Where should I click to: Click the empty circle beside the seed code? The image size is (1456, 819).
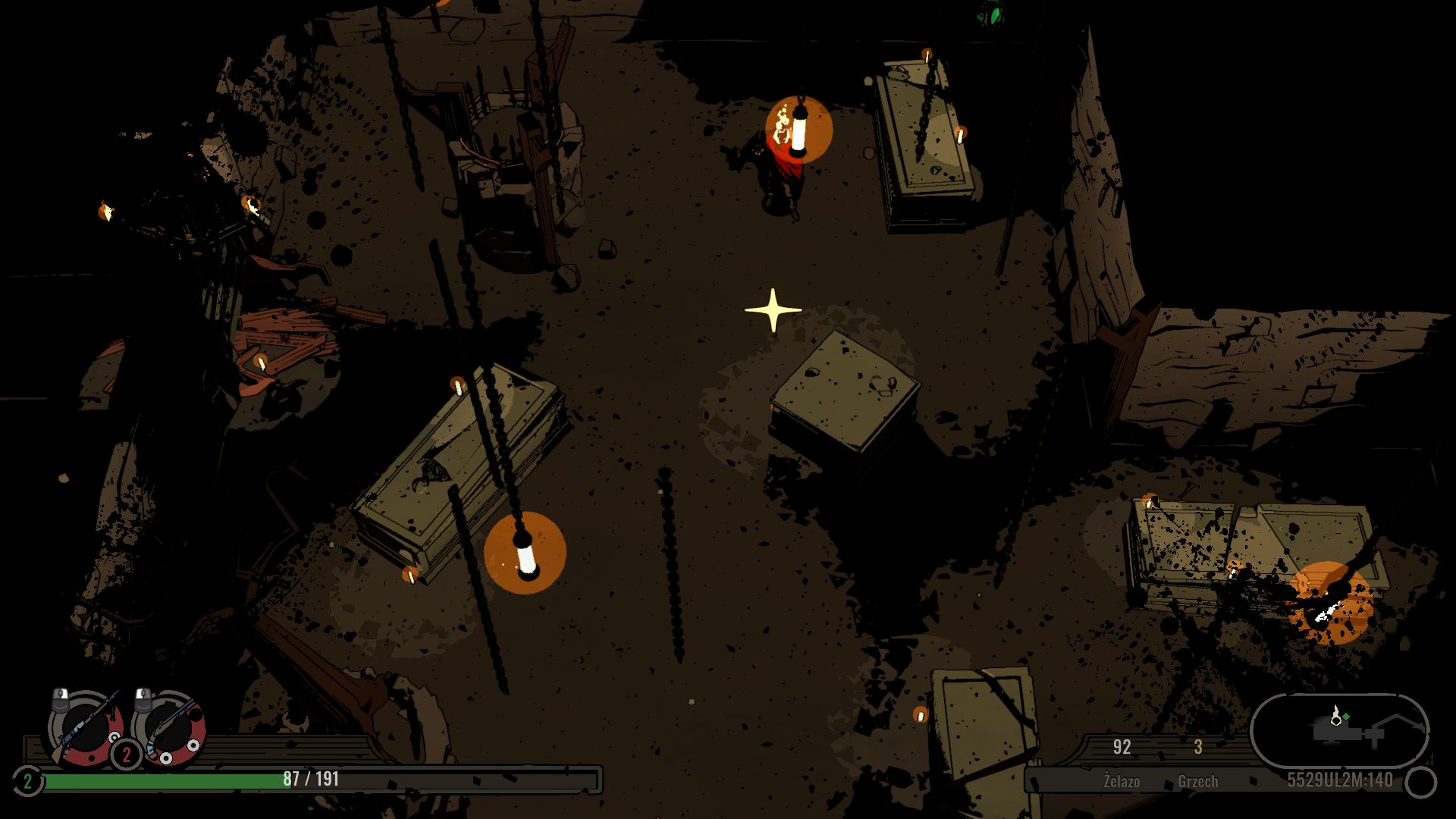tap(1420, 782)
